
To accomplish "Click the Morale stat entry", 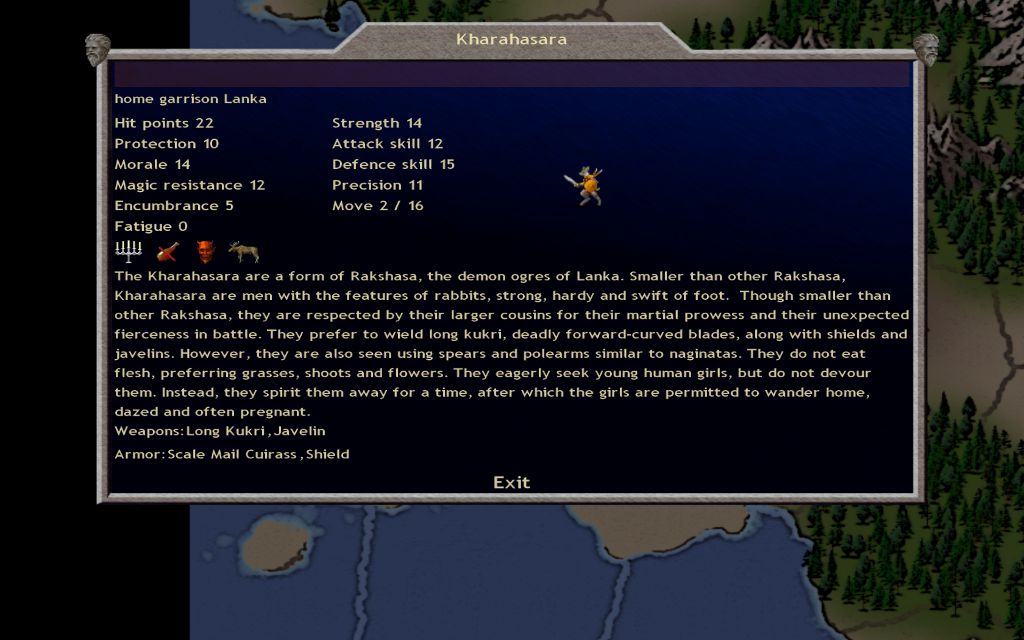I will tap(152, 164).
